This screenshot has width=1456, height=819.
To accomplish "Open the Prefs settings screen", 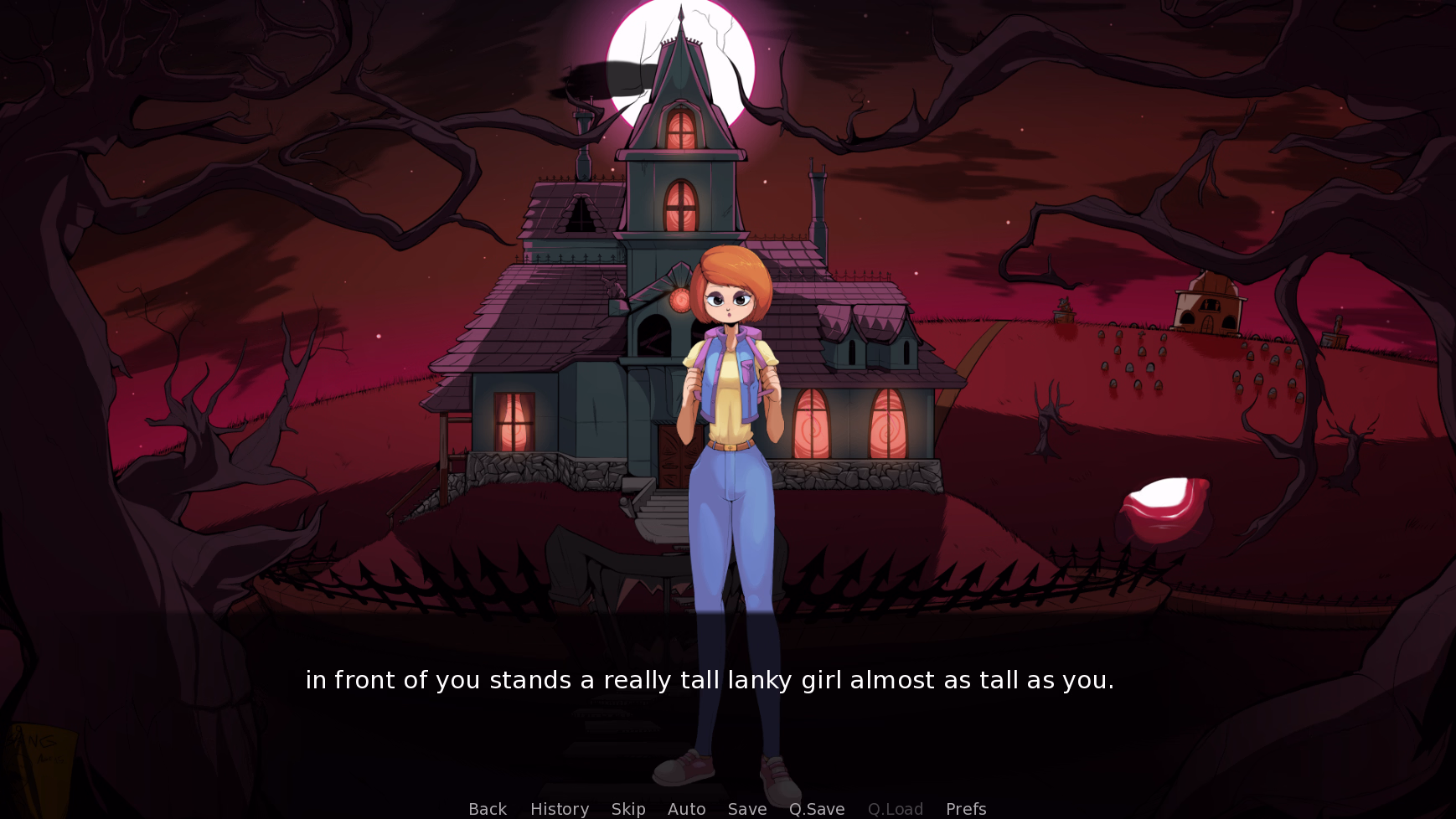I will pyautogui.click(x=965, y=808).
